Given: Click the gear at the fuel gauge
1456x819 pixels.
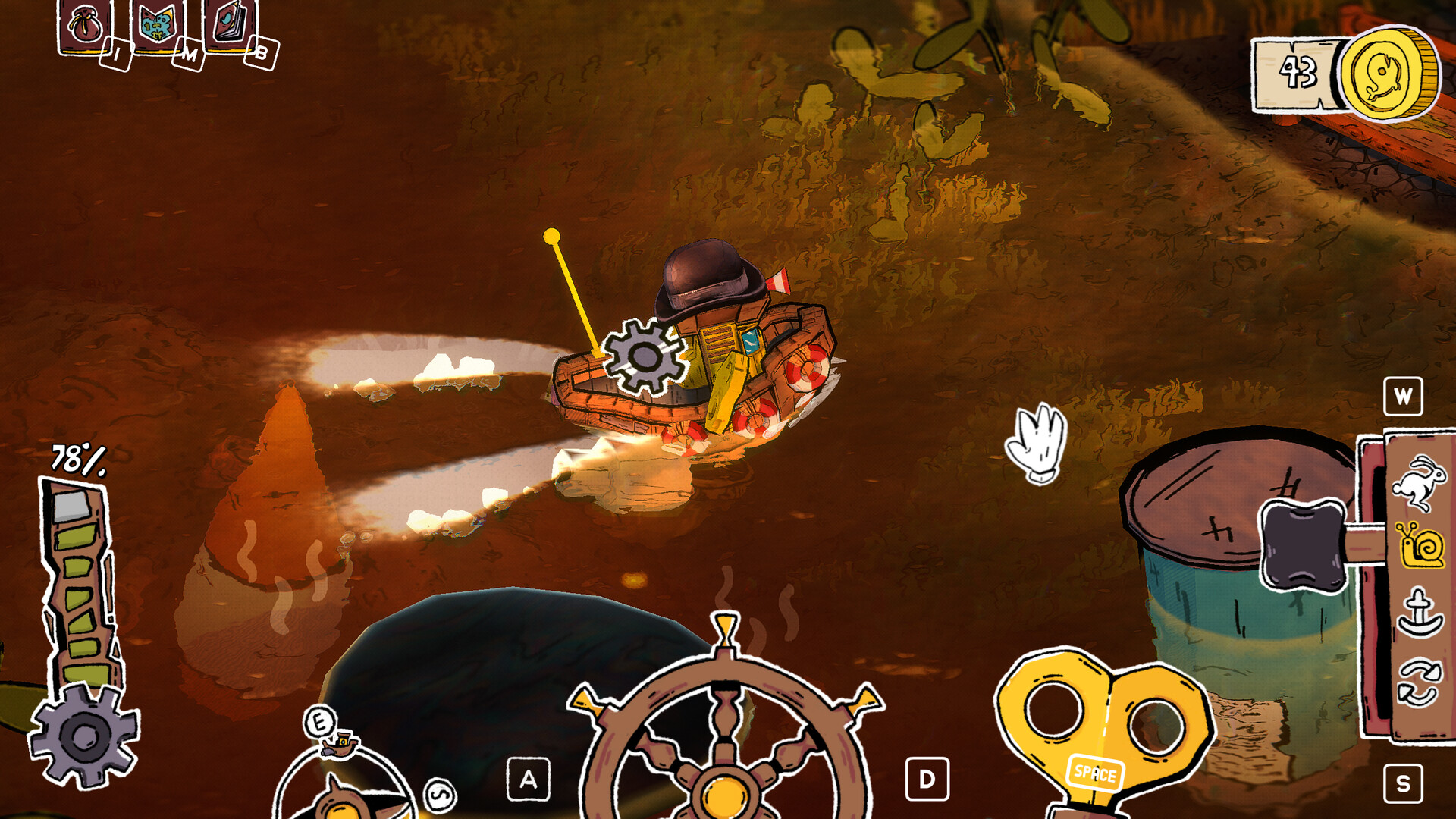Looking at the screenshot, I should [84, 734].
